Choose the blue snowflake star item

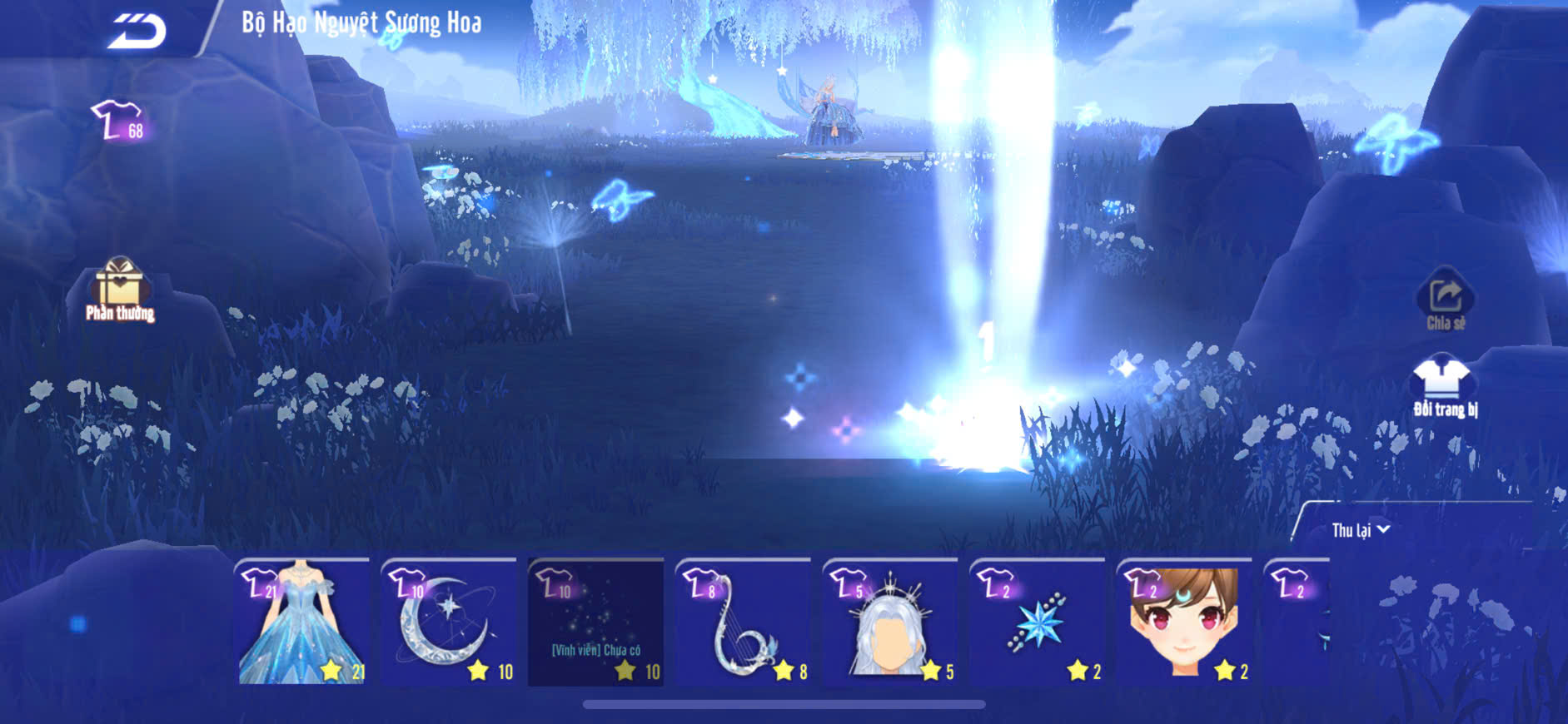click(1038, 623)
